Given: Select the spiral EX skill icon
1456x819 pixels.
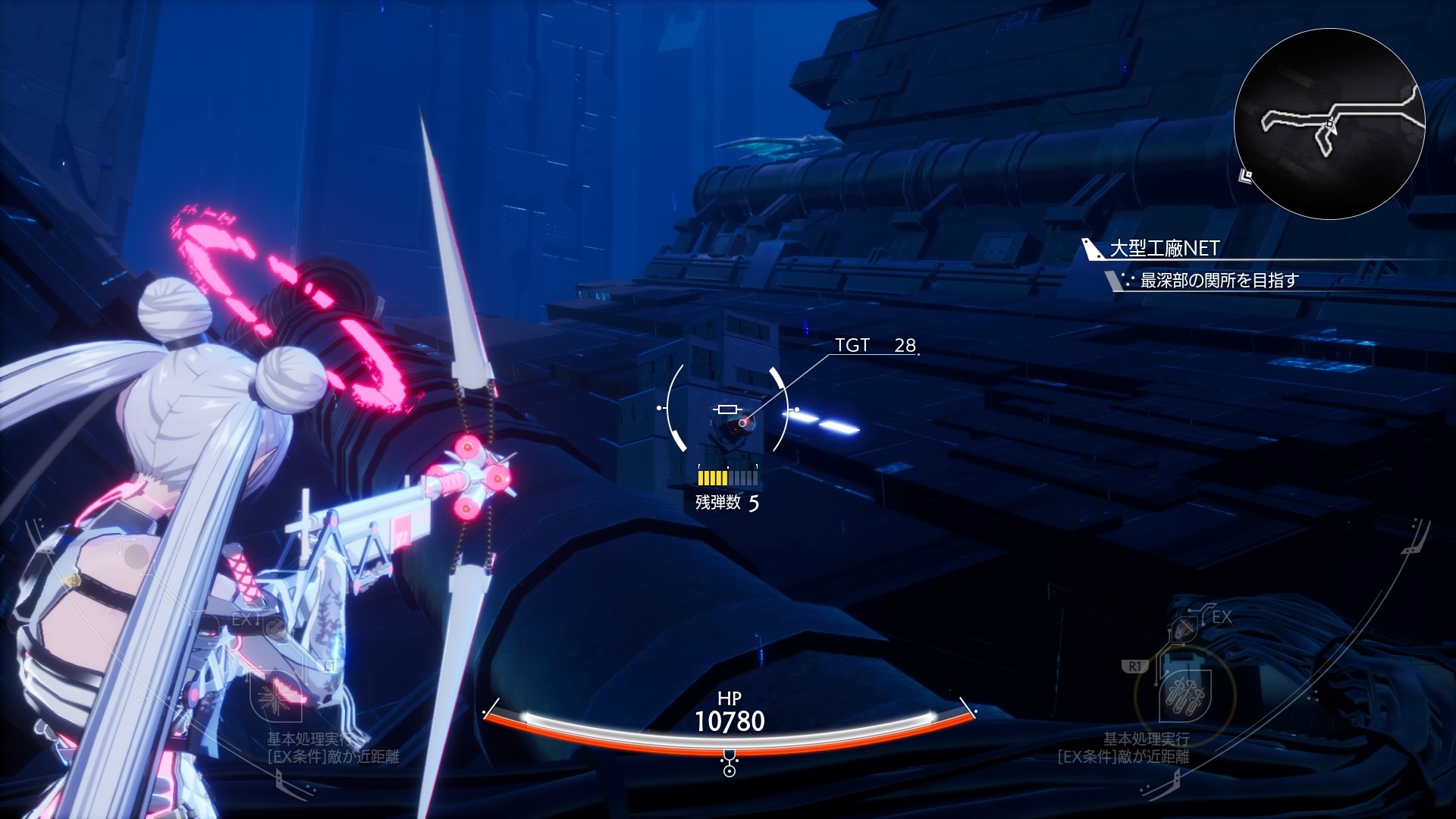Looking at the screenshot, I should pyautogui.click(x=275, y=626).
